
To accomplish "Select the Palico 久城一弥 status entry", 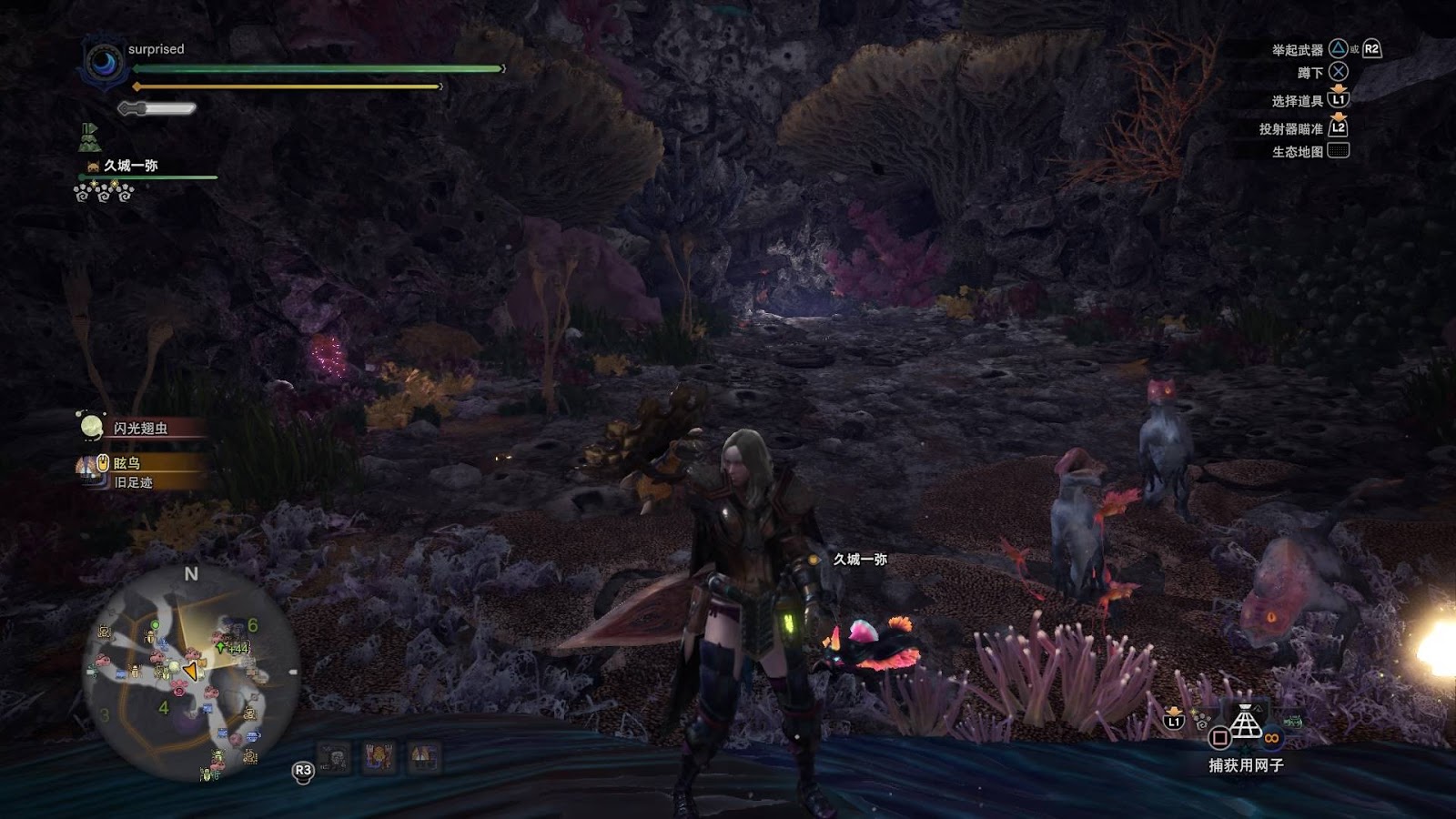I will [130, 166].
